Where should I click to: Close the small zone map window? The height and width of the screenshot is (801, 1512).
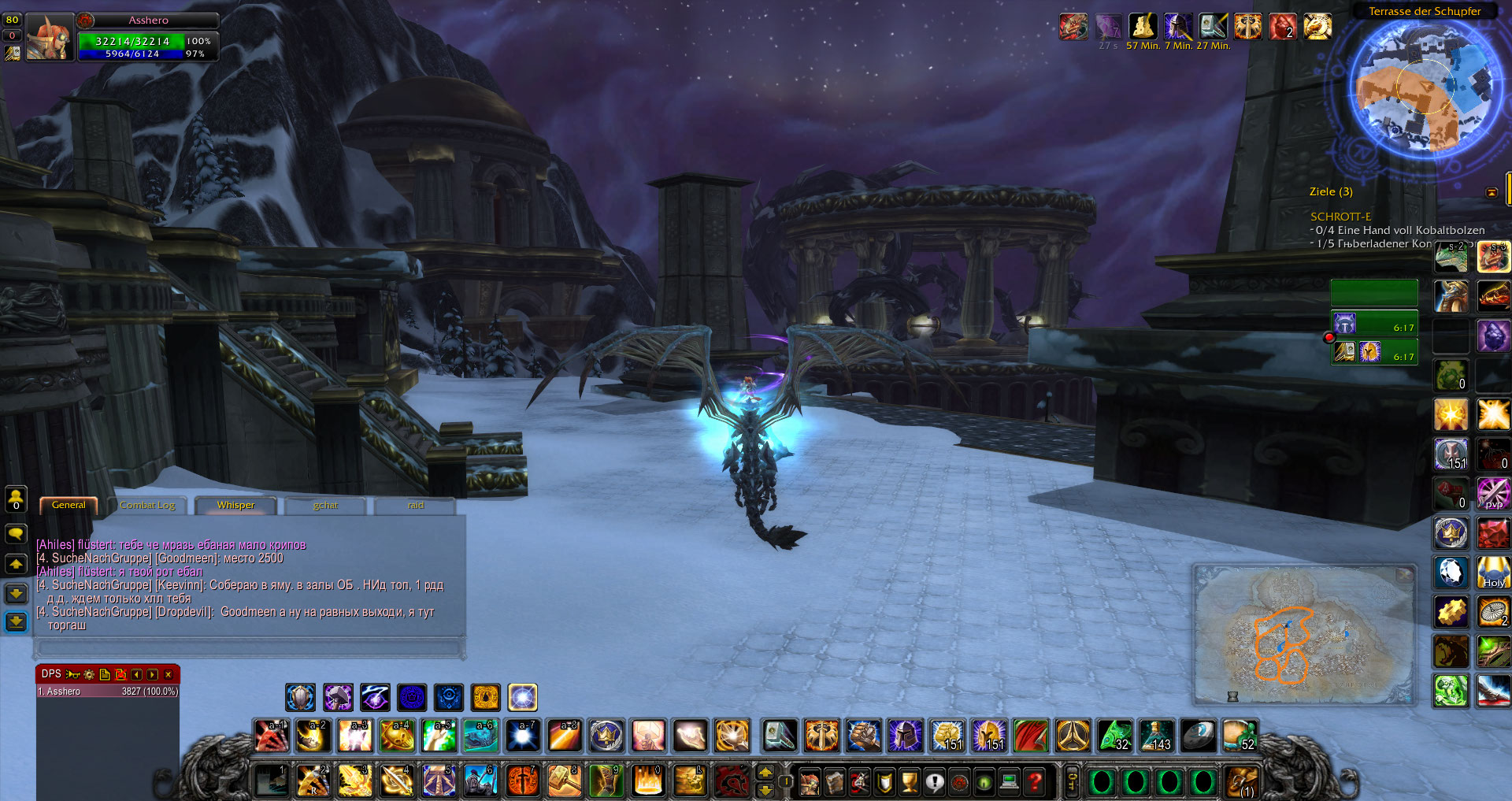1404,575
